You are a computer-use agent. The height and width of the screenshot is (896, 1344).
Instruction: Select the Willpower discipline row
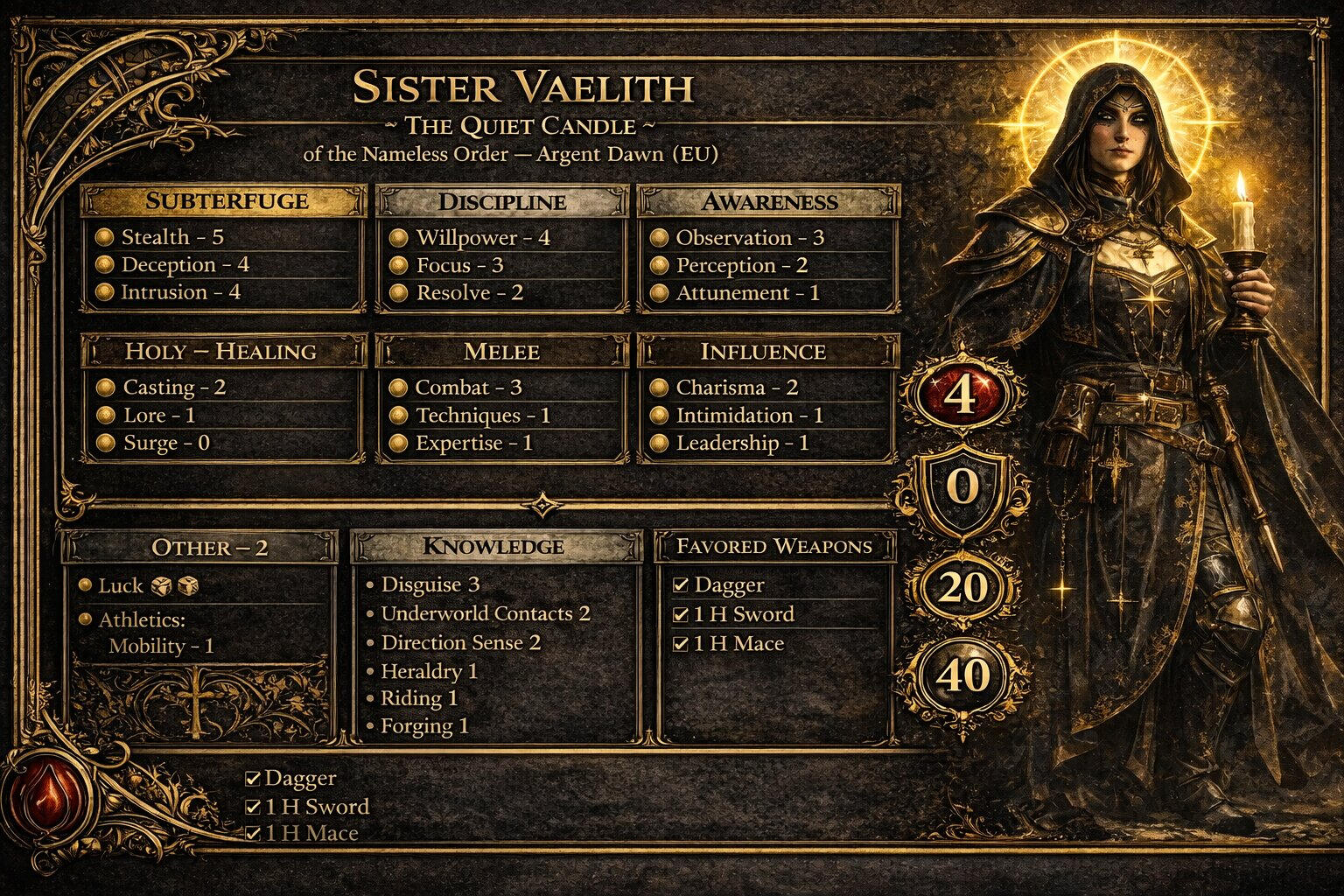482,238
